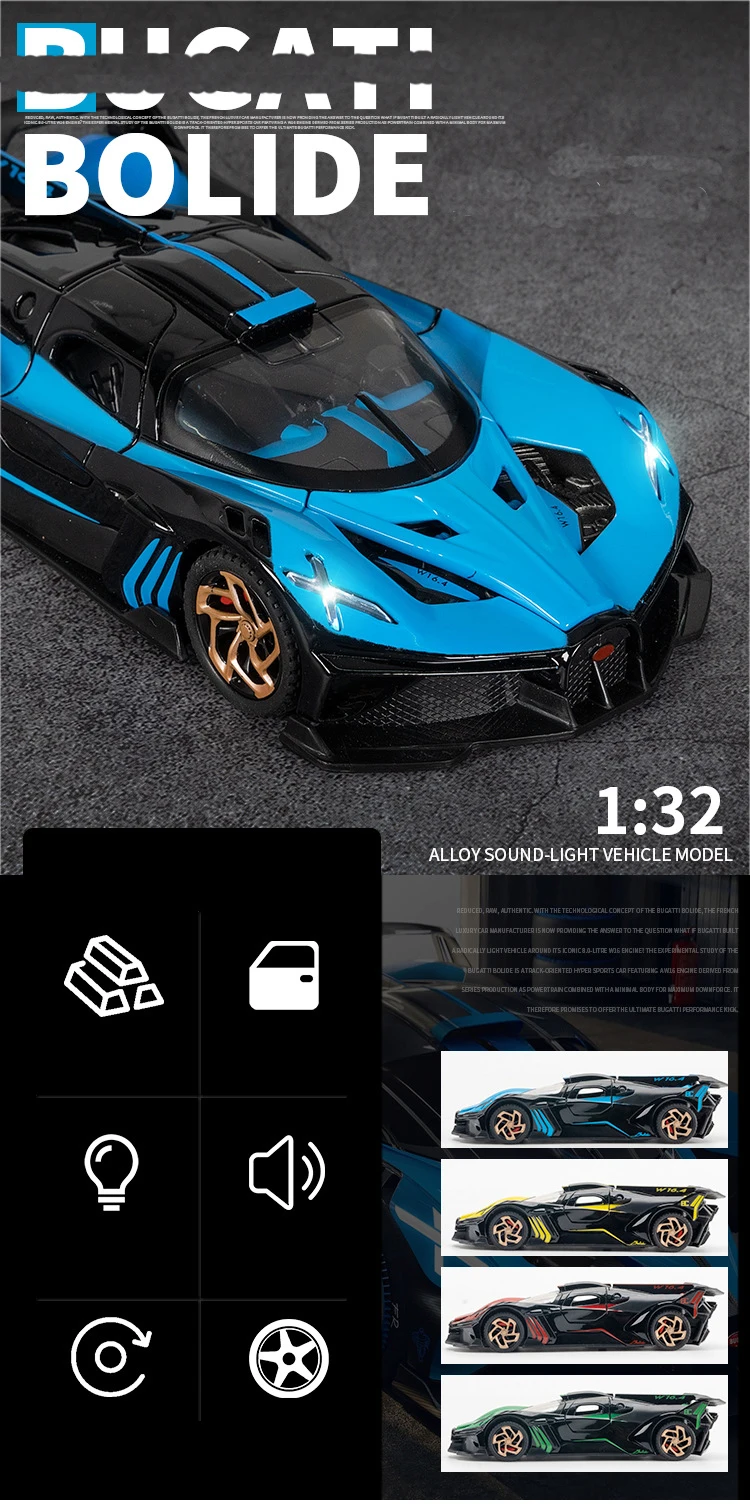
Task: Choose the blue car thumbnail
Action: [584, 1100]
